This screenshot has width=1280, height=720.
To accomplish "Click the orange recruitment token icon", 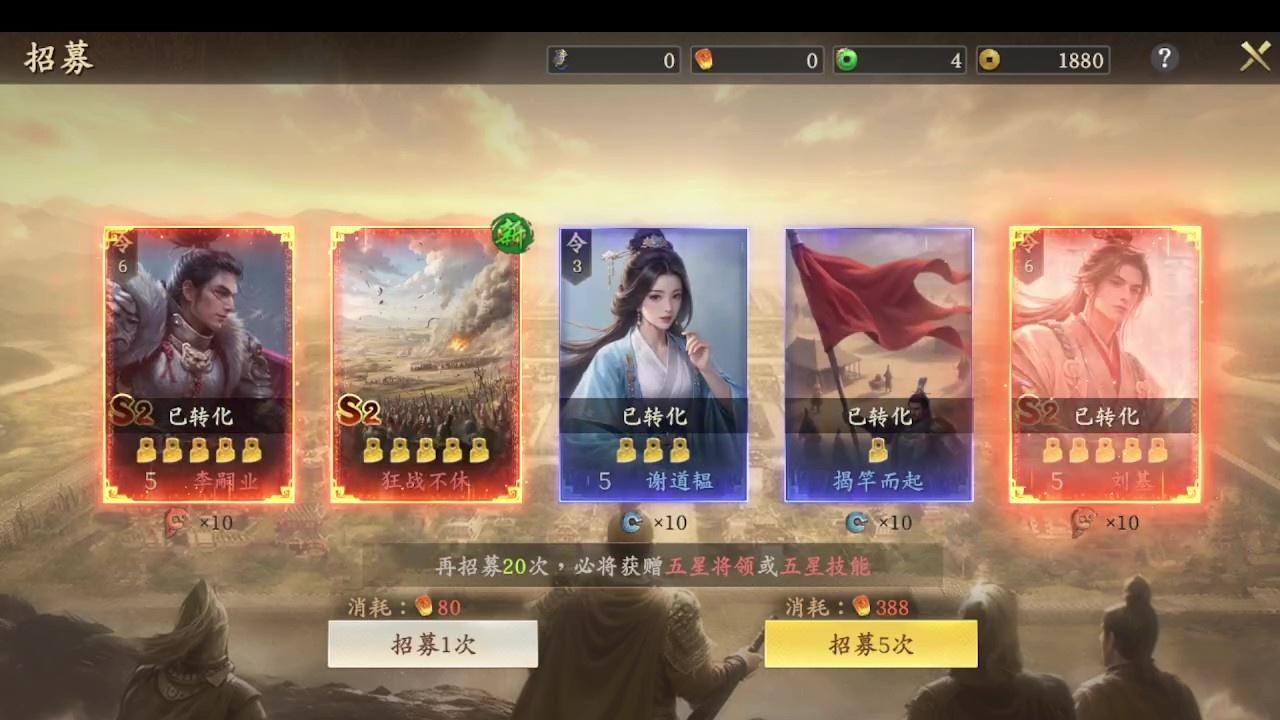I will point(702,60).
